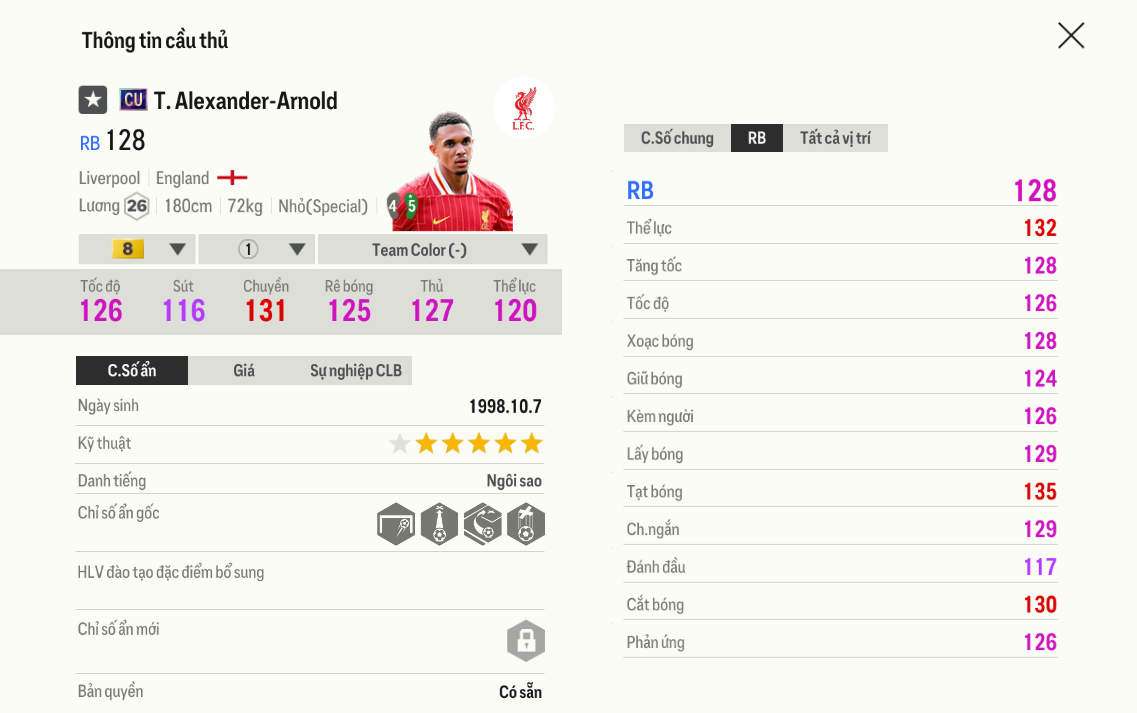Select the last hidden trait hexagon icon
The height and width of the screenshot is (713, 1137).
526,524
